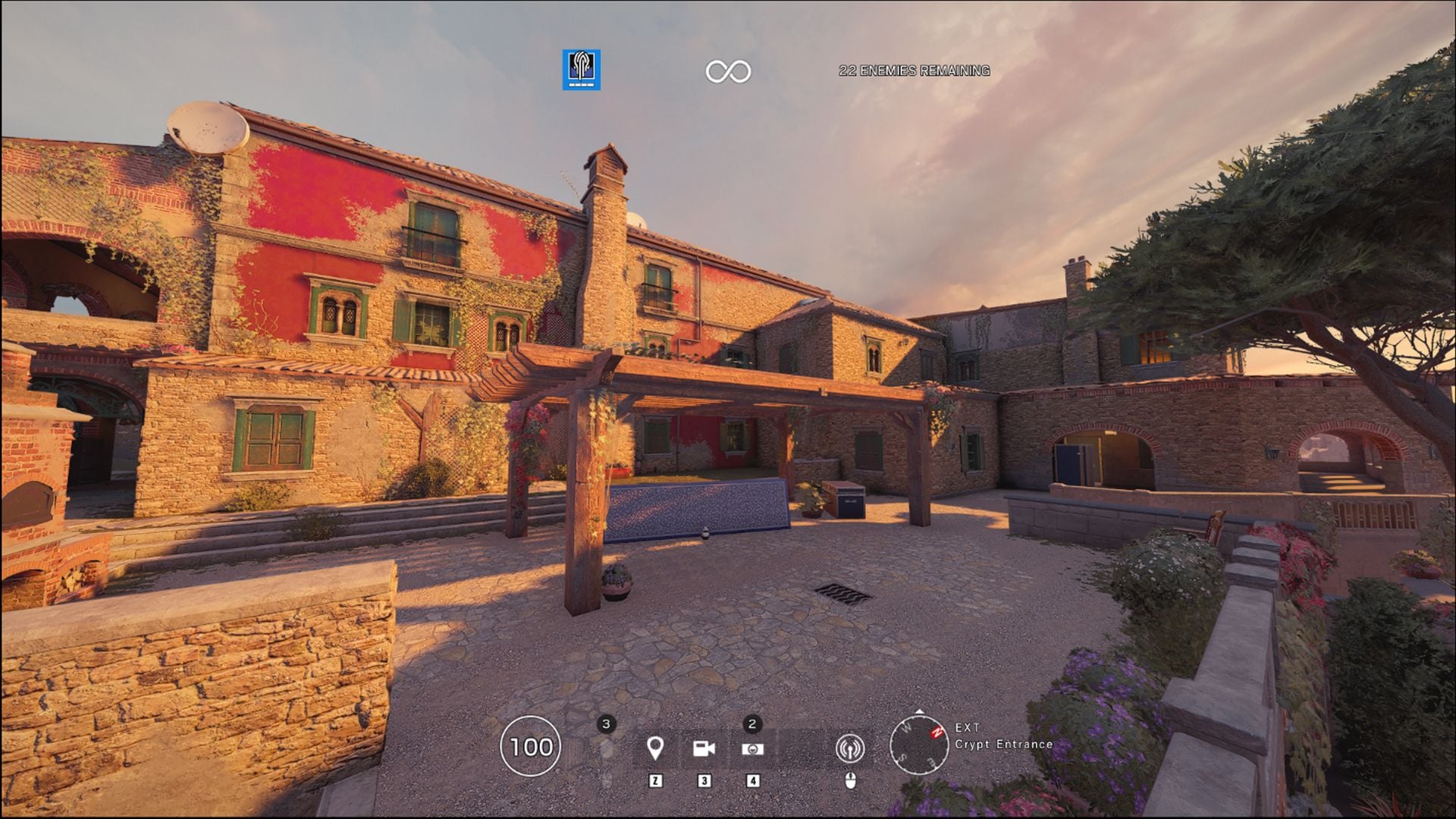Click the charge counter badge showing 2
The width and height of the screenshot is (1456, 819).
pyautogui.click(x=752, y=723)
